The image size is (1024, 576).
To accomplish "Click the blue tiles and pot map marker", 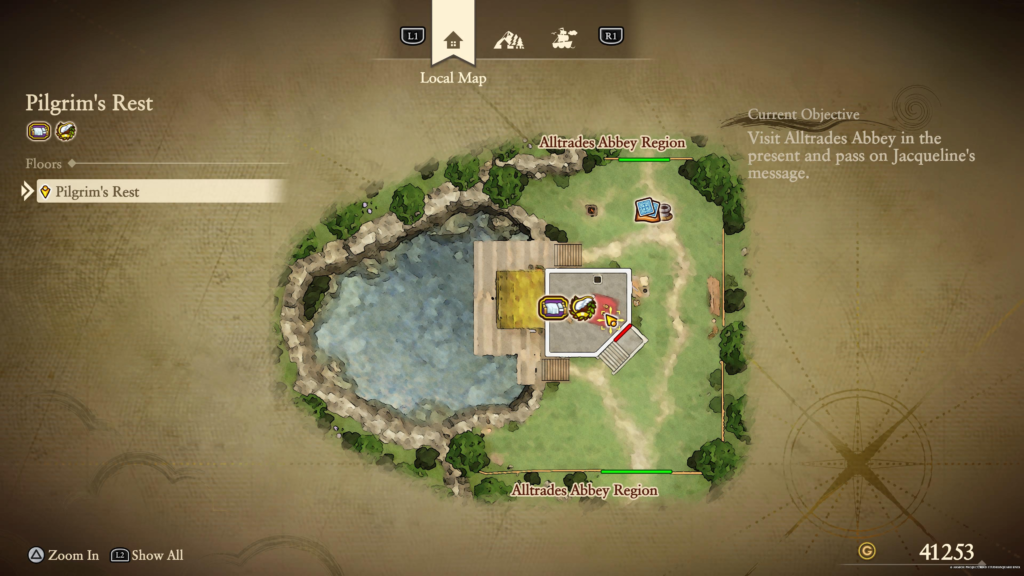I will pos(651,210).
